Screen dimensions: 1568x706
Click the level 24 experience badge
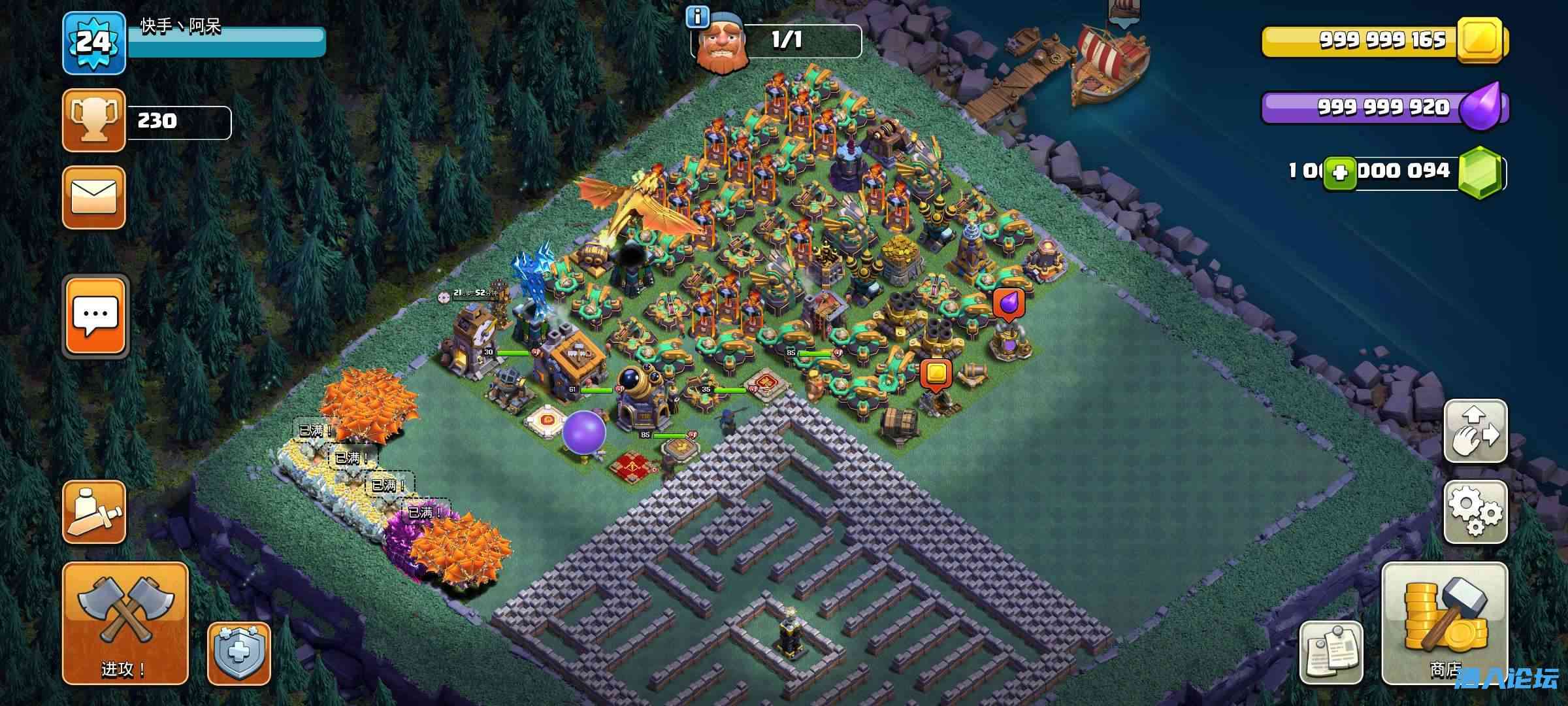click(x=94, y=43)
